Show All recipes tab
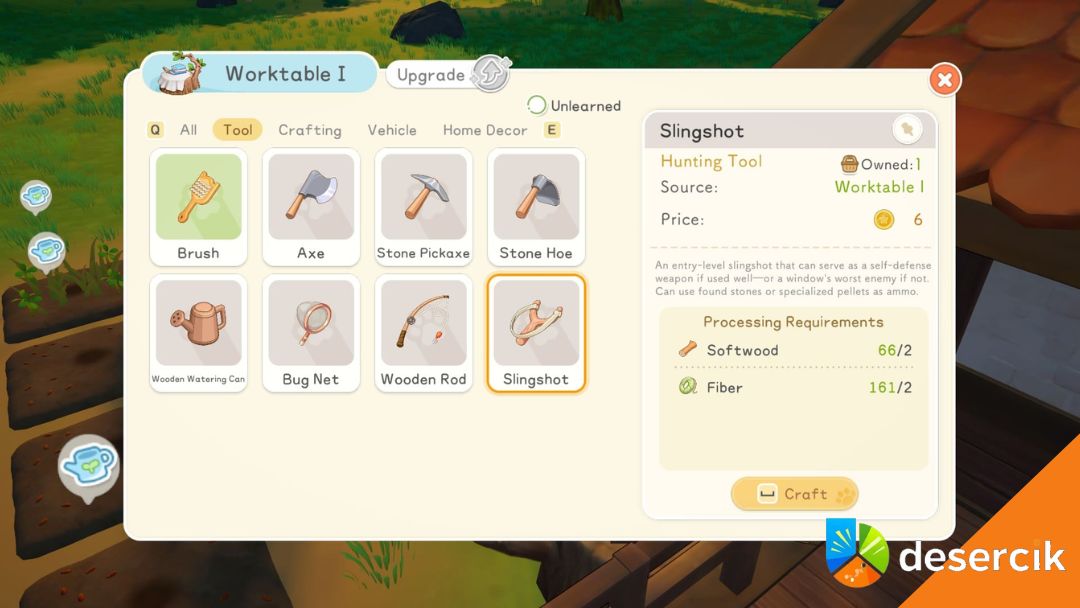1080x608 pixels. [x=188, y=130]
